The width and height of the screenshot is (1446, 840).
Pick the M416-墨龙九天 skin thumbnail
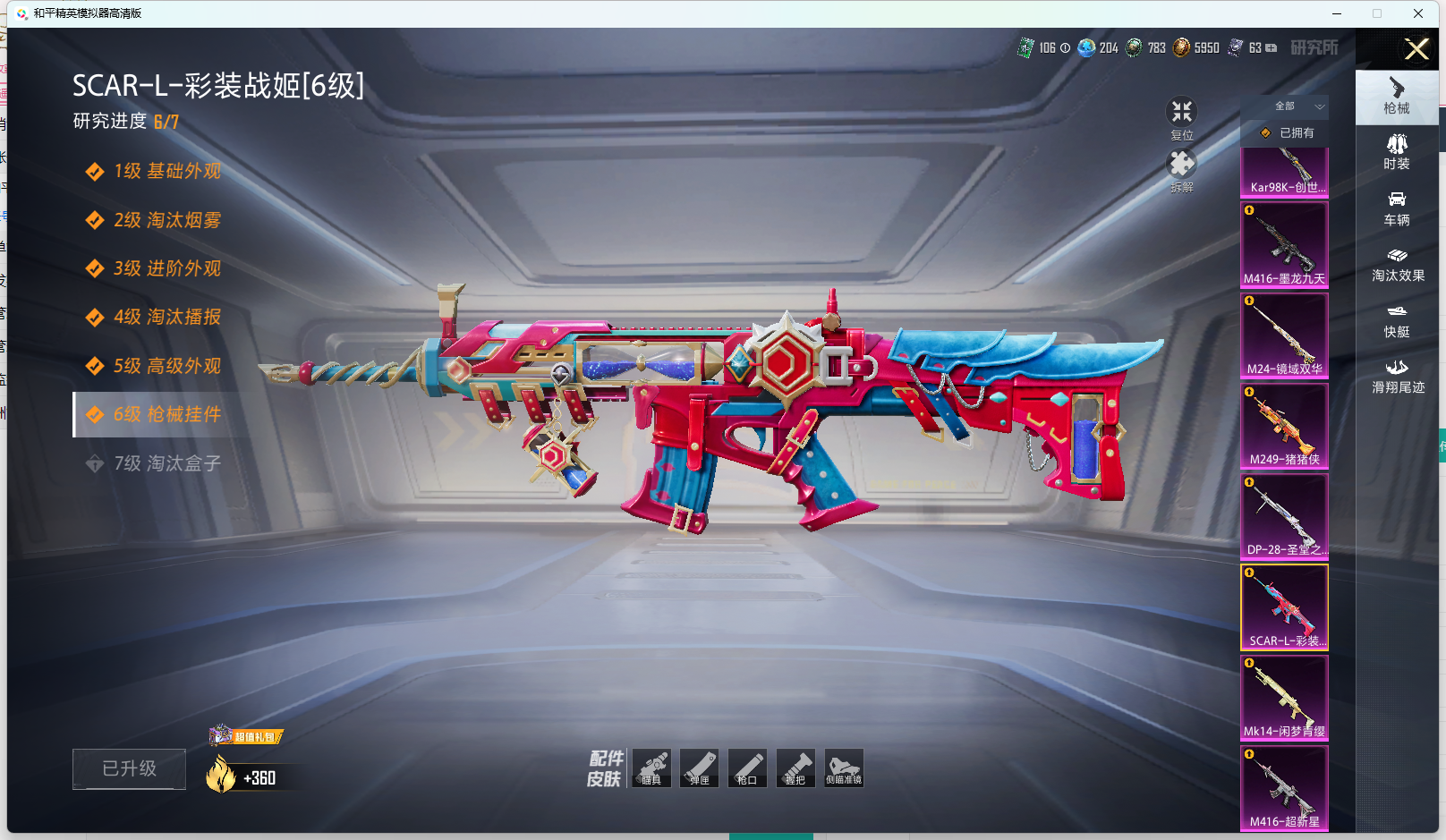(x=1284, y=244)
